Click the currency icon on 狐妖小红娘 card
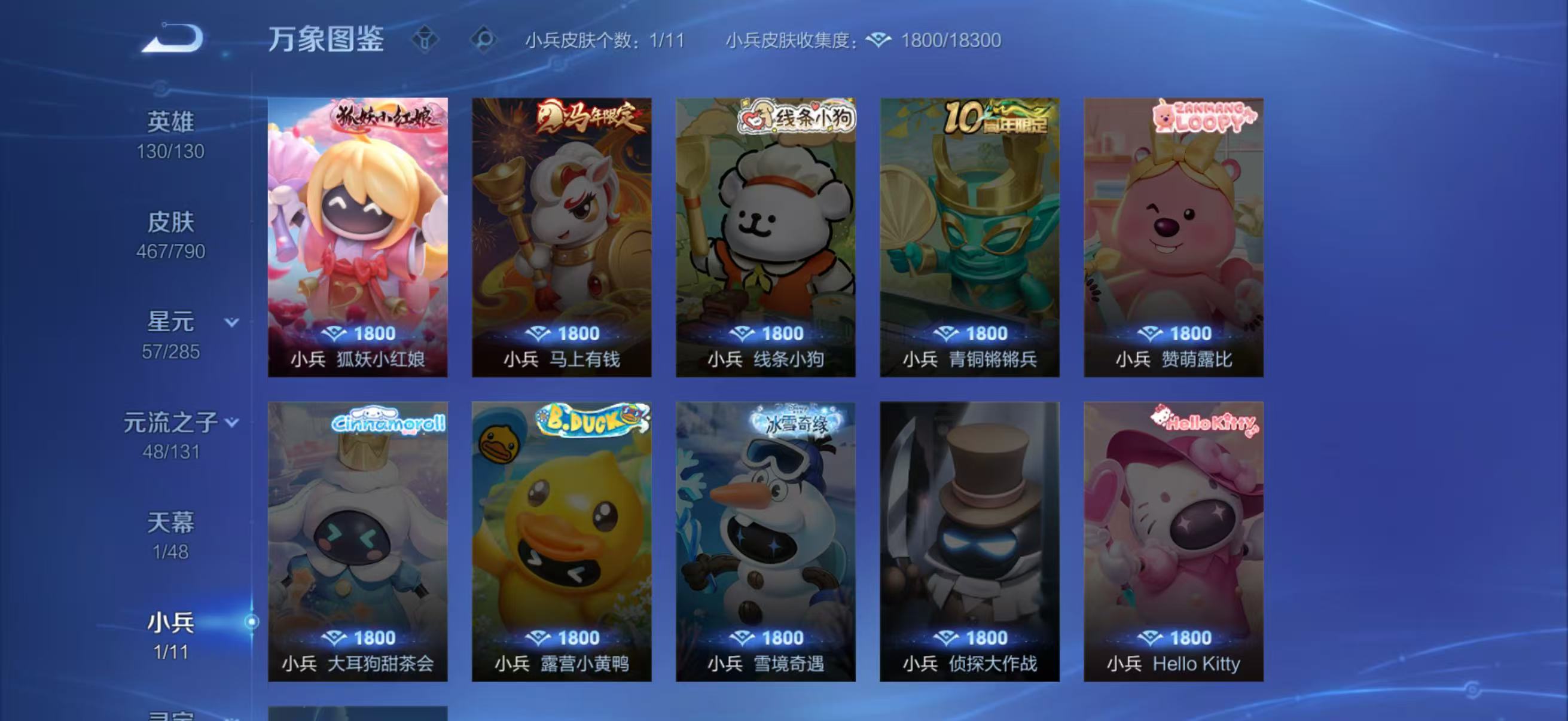The image size is (1568, 721). (334, 333)
